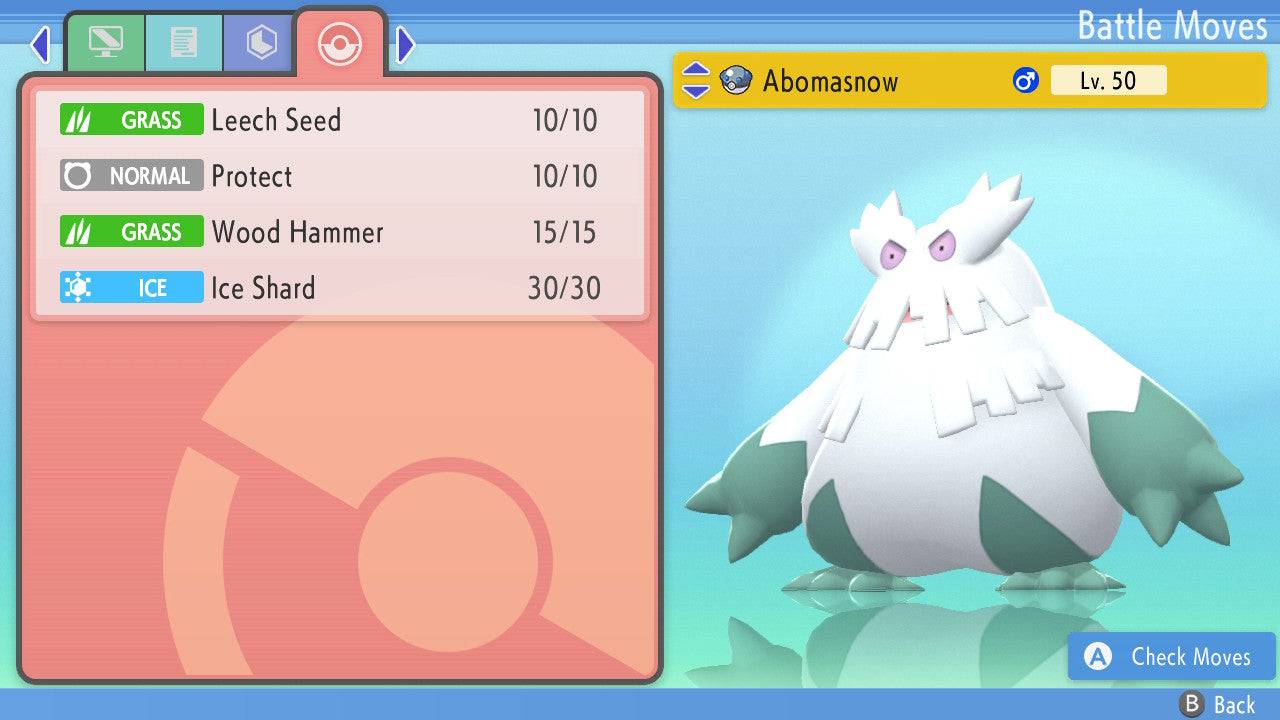The height and width of the screenshot is (720, 1280).
Task: Open the Check Moves button
Action: pyautogui.click(x=1171, y=657)
